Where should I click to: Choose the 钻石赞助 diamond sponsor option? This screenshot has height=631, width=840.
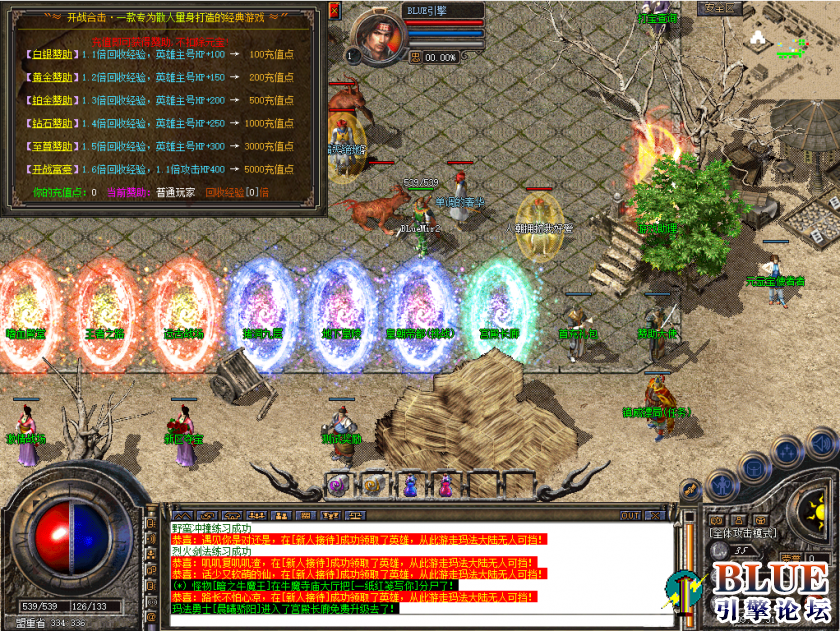click(x=47, y=124)
